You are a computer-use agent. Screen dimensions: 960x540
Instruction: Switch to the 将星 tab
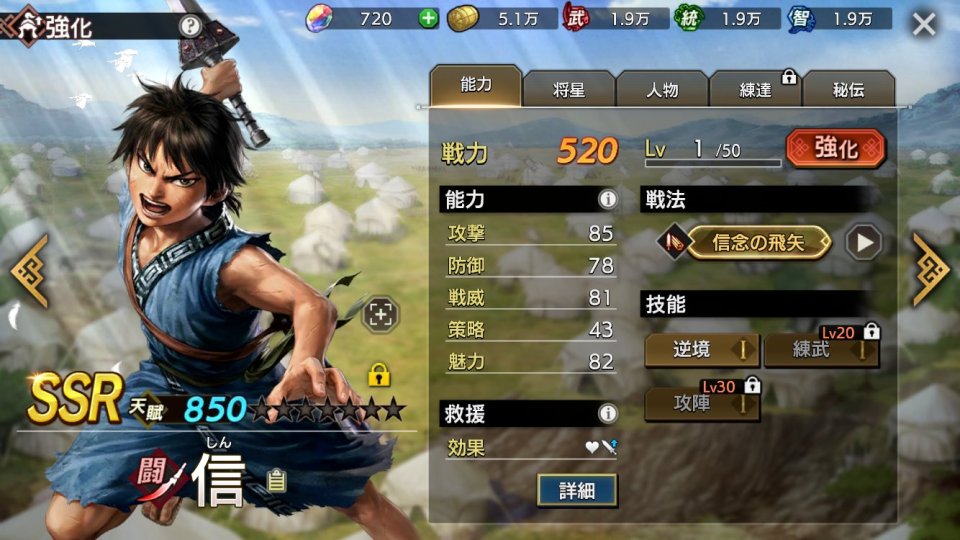click(x=568, y=89)
